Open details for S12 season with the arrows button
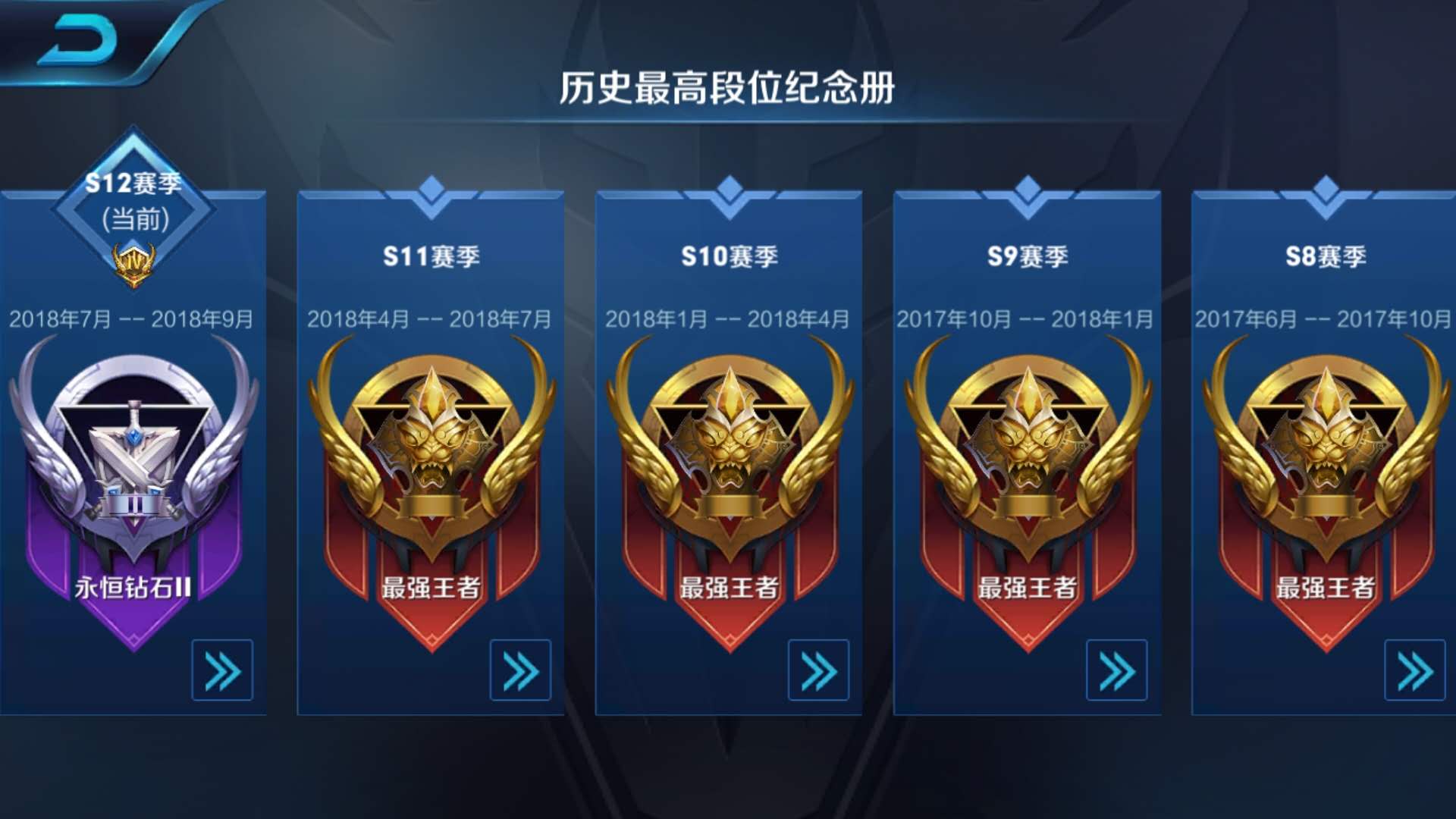This screenshot has width=1456, height=819. click(220, 670)
